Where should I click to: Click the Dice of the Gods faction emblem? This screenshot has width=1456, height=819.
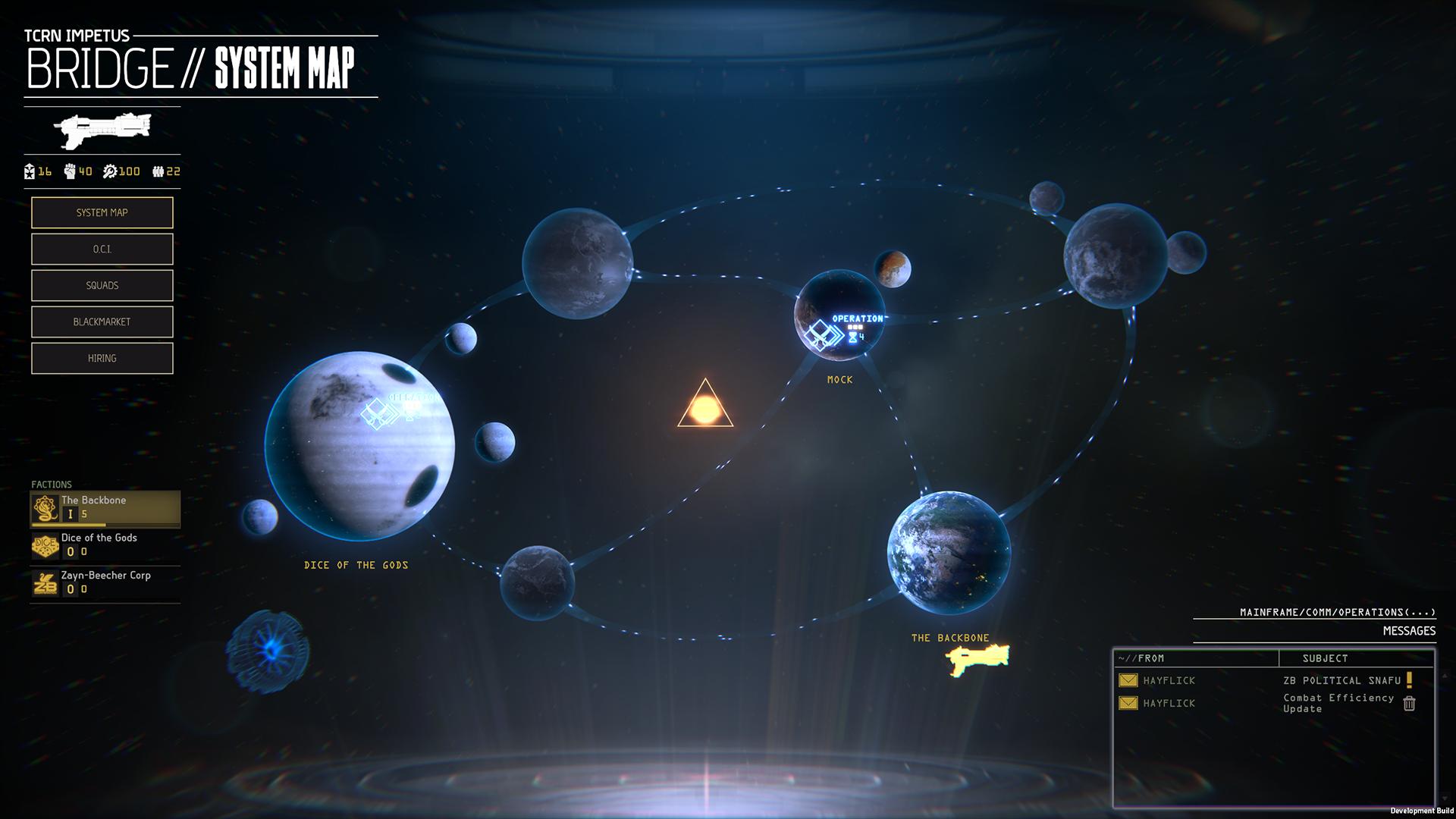click(45, 545)
